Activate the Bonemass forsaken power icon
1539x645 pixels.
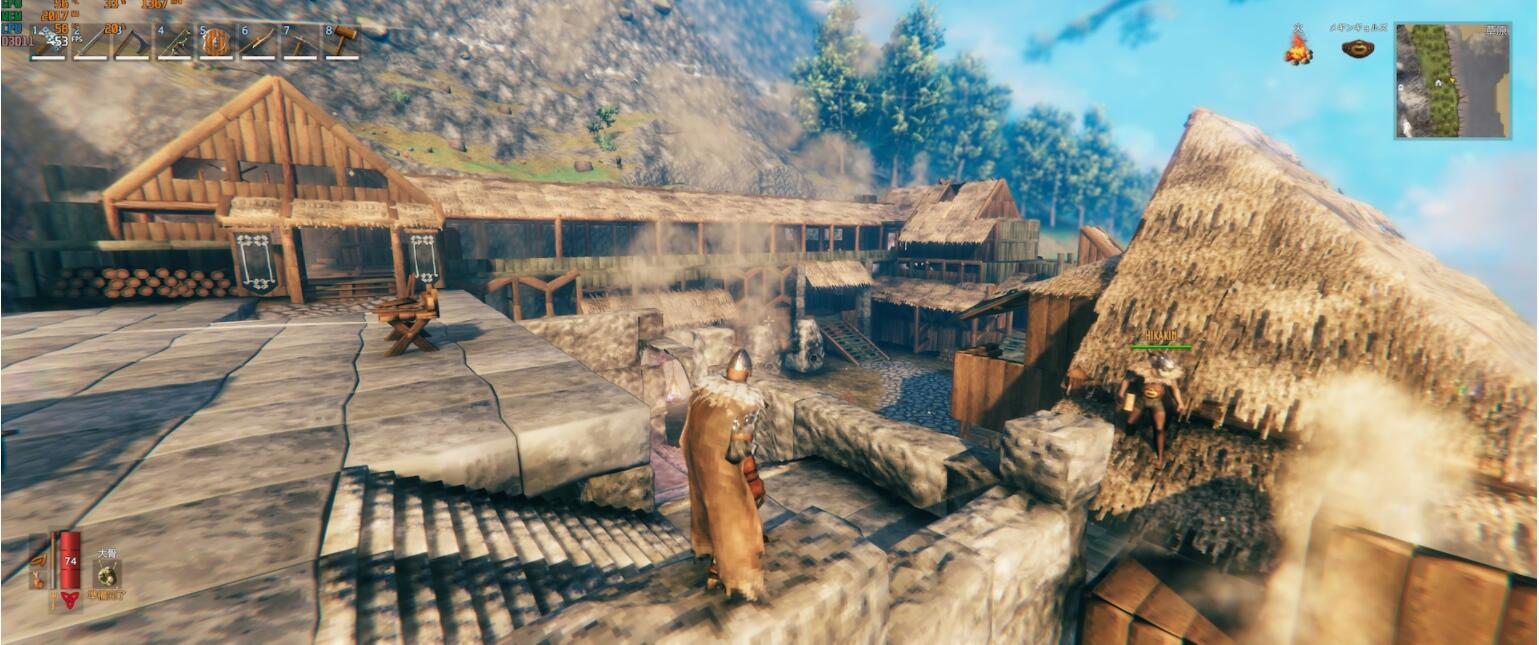pos(107,574)
